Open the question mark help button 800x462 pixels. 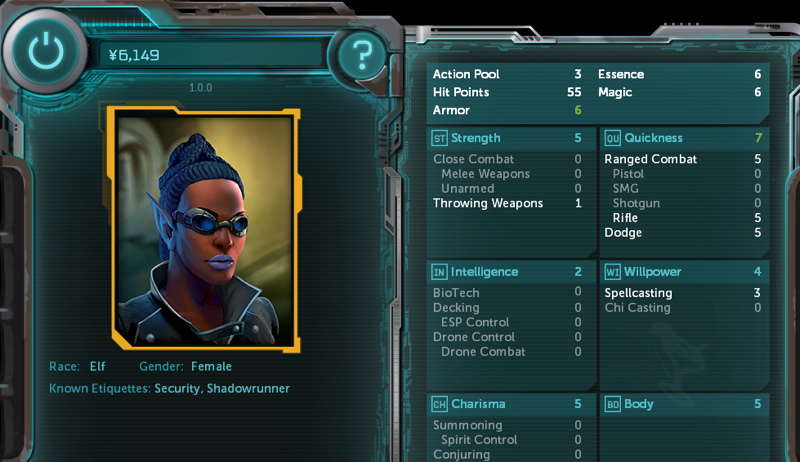tap(362, 52)
